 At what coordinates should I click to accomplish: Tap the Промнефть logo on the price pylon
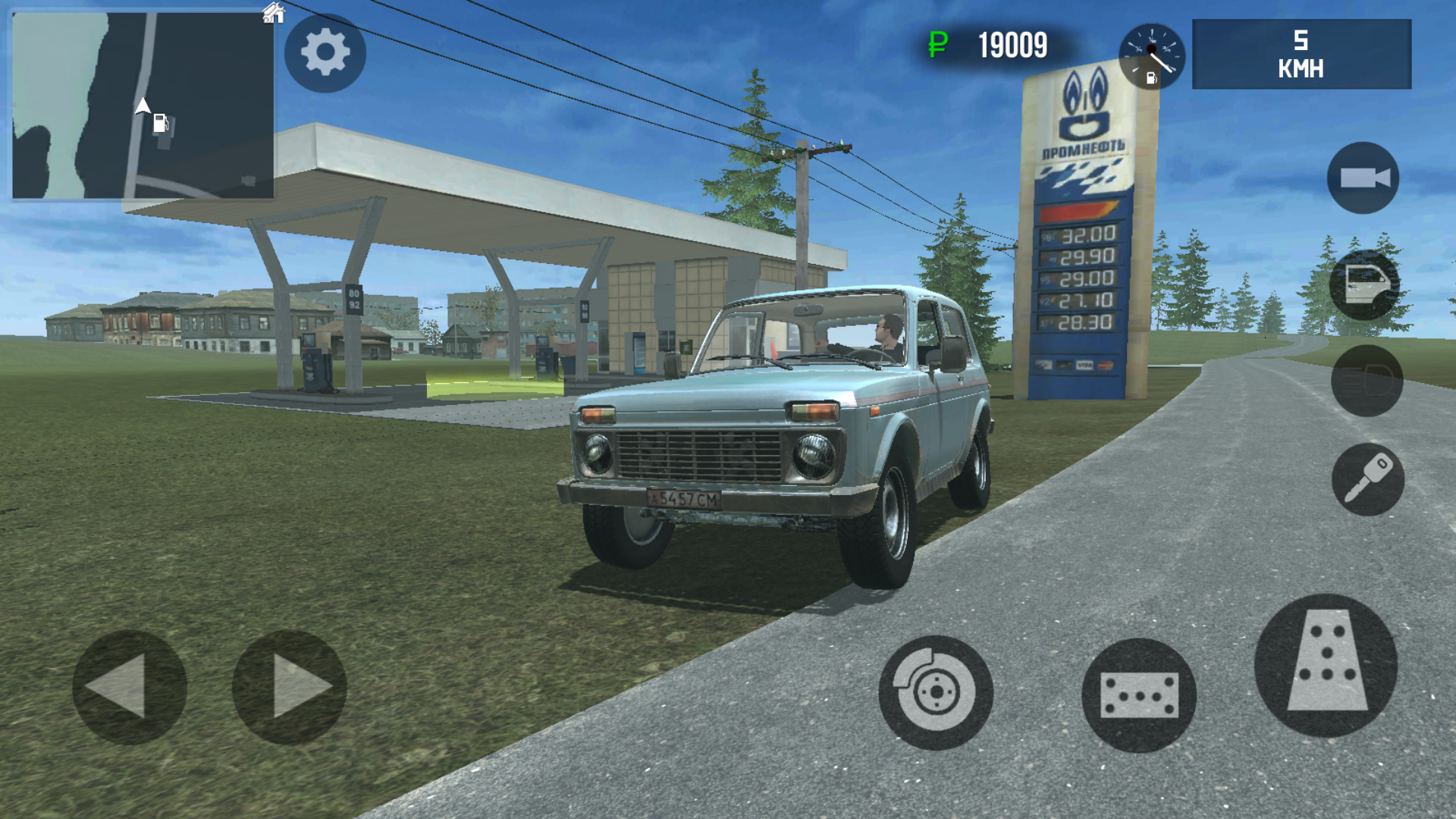pos(1084,114)
